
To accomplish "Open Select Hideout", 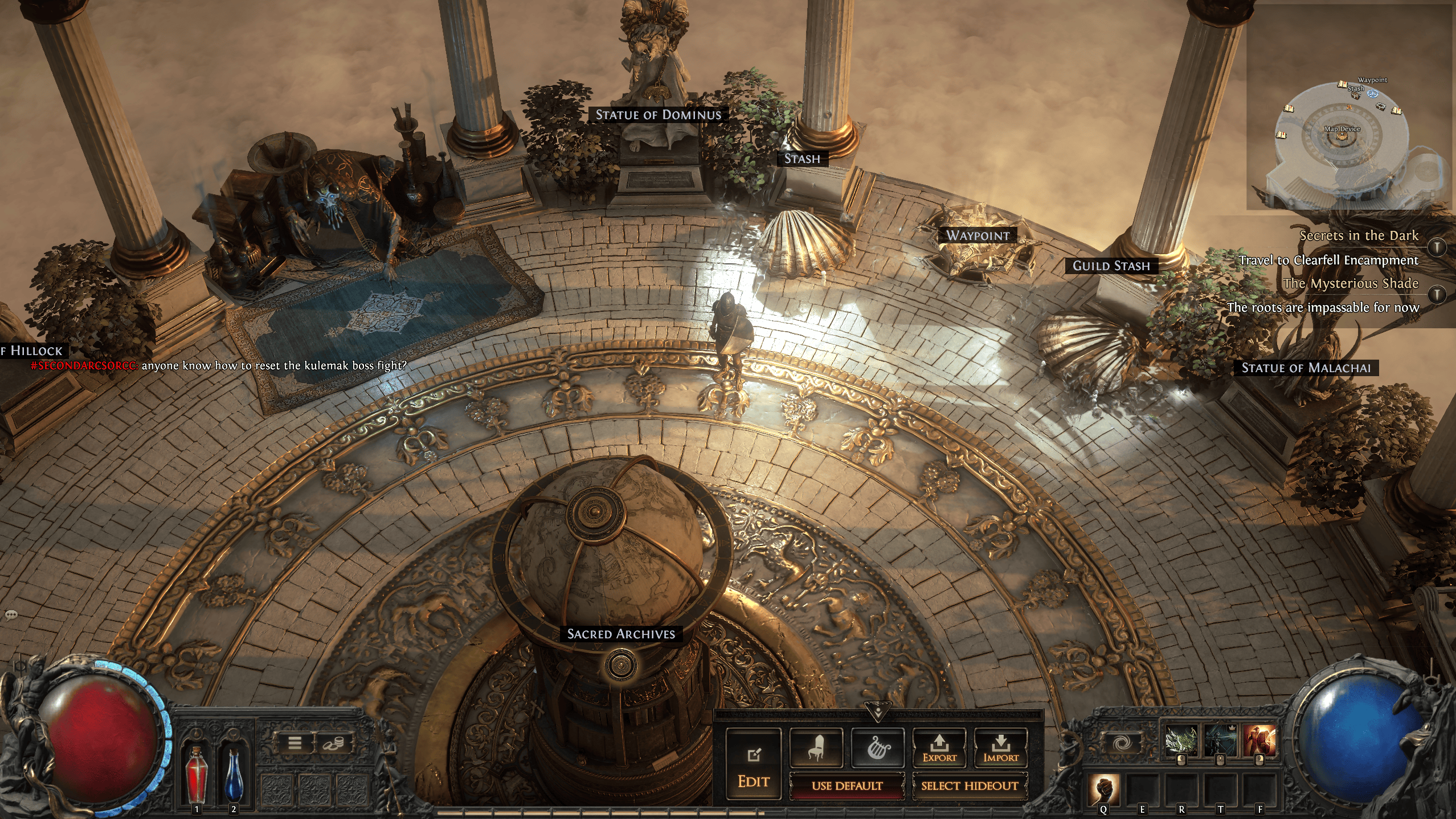I will click(x=970, y=786).
